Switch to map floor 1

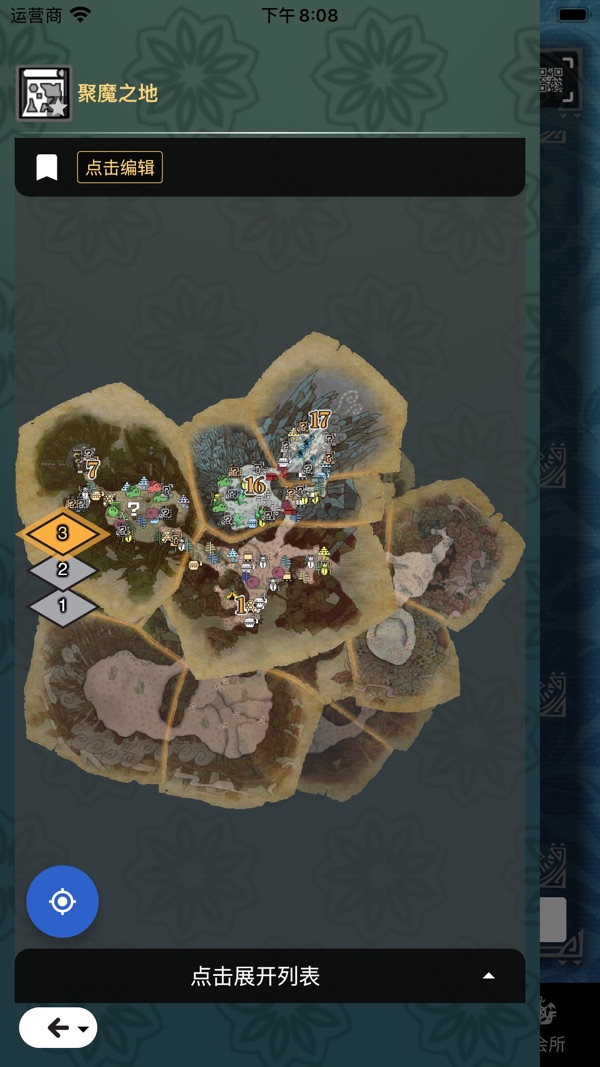[62, 605]
